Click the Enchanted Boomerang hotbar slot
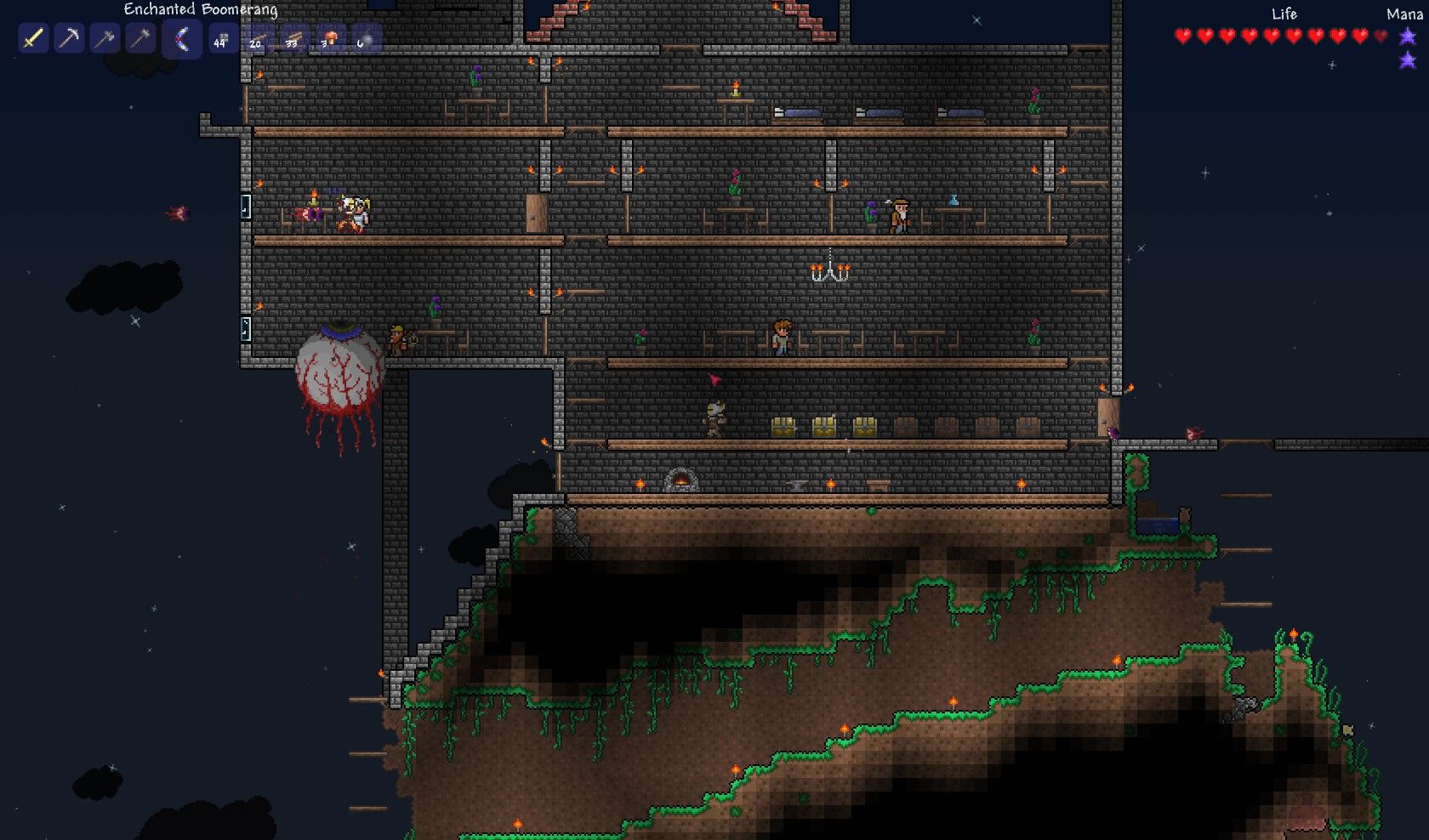This screenshot has height=840, width=1429. pyautogui.click(x=181, y=40)
